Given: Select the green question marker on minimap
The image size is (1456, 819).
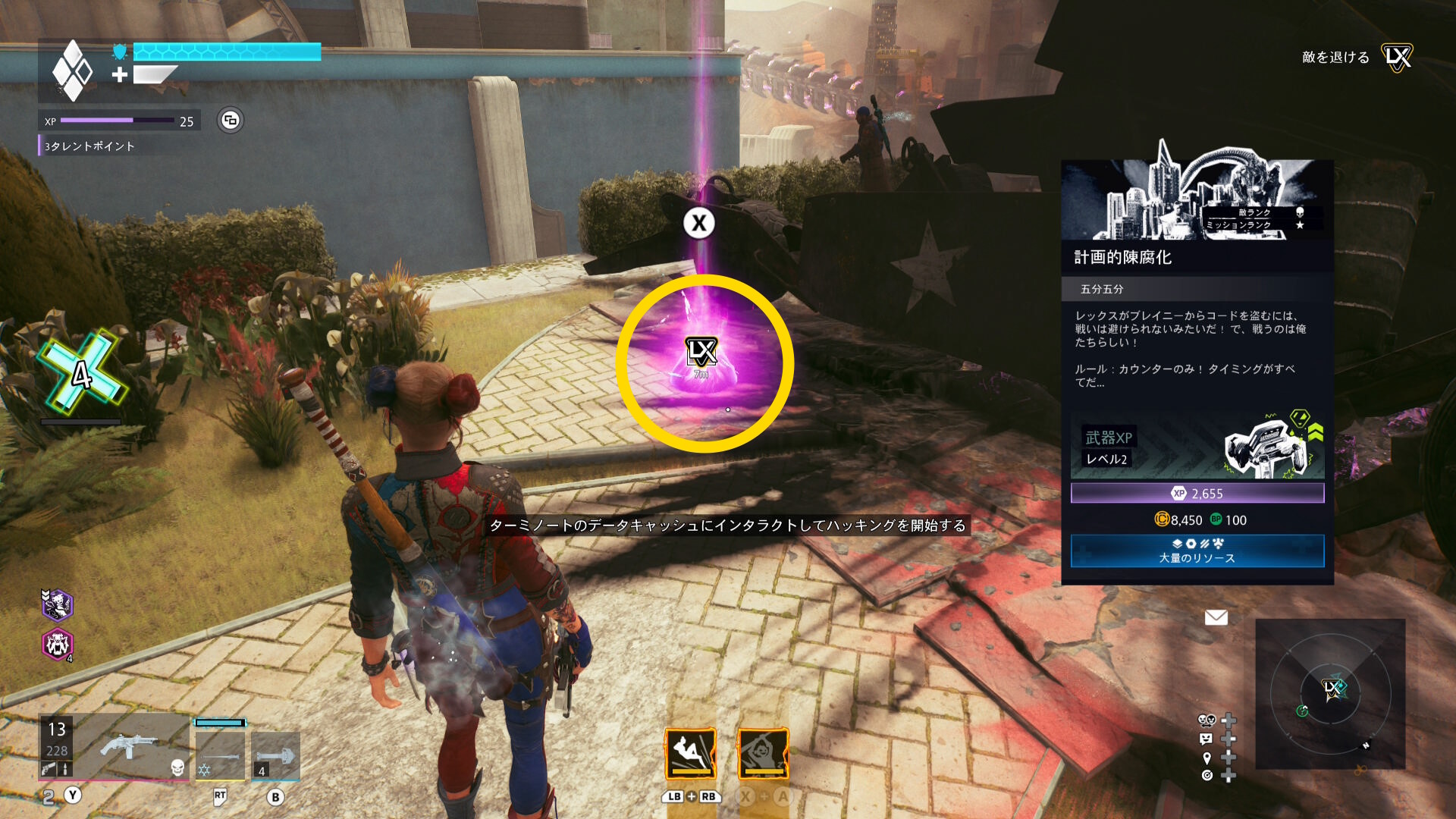Looking at the screenshot, I should 1302,711.
